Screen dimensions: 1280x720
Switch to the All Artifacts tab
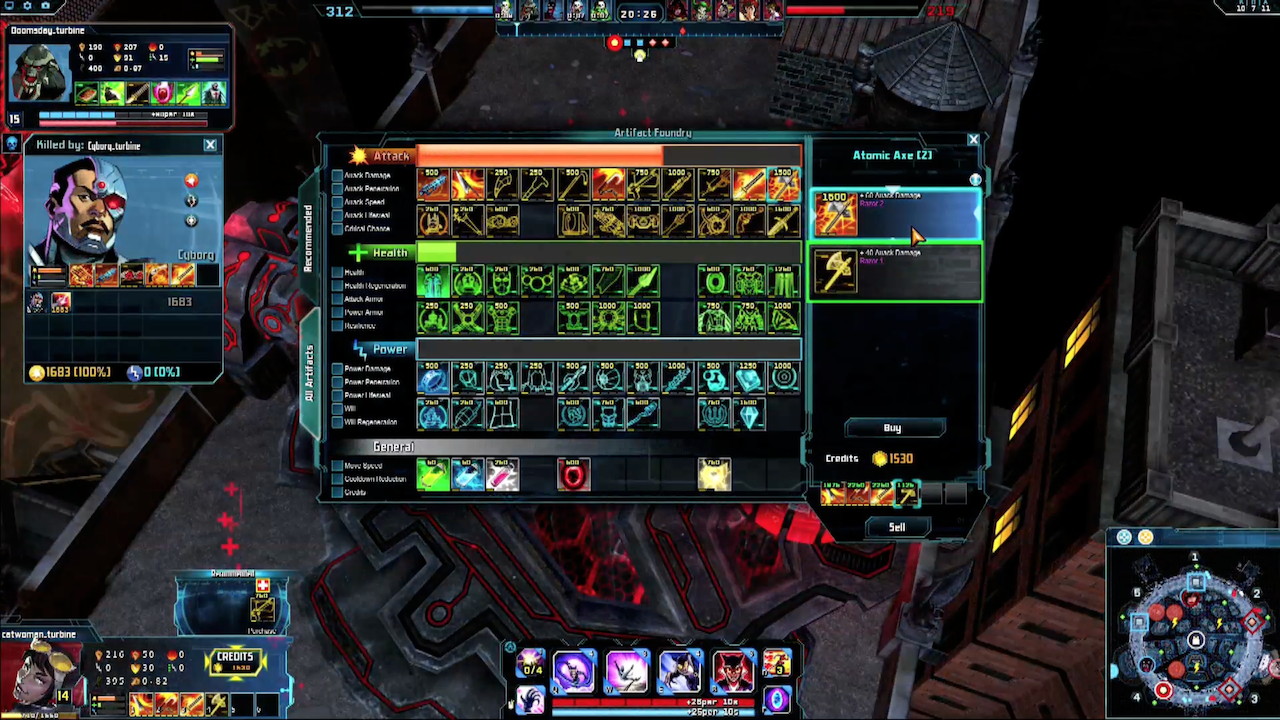[x=308, y=387]
